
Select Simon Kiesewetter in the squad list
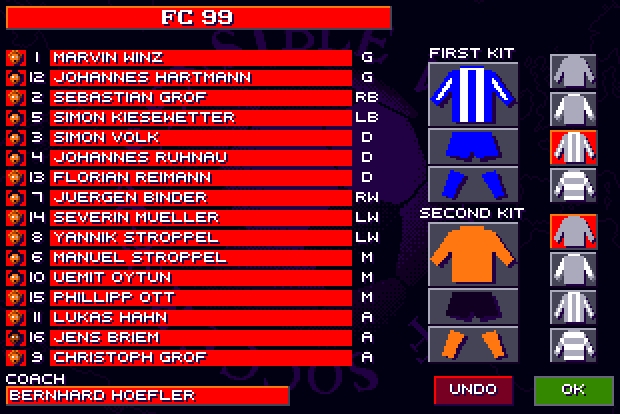[x=200, y=117]
